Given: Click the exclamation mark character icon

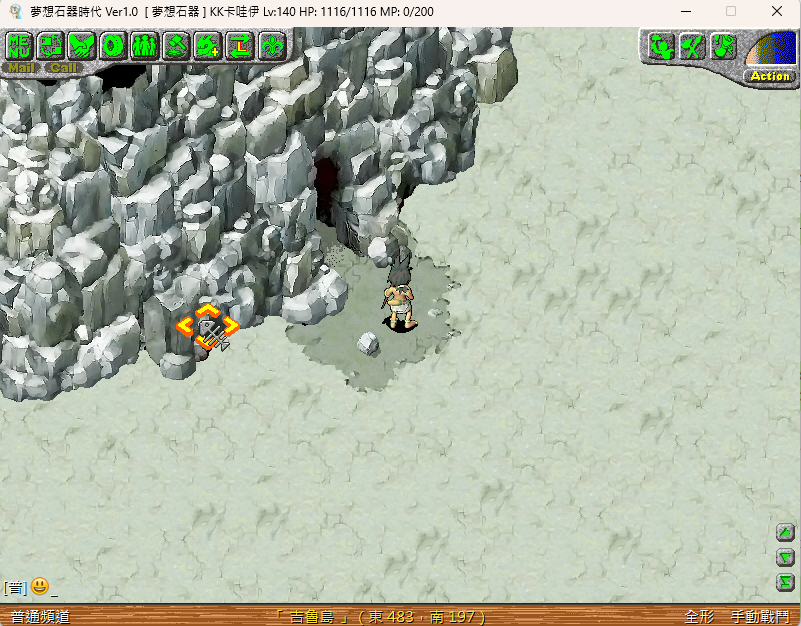Looking at the screenshot, I should pos(723,46).
